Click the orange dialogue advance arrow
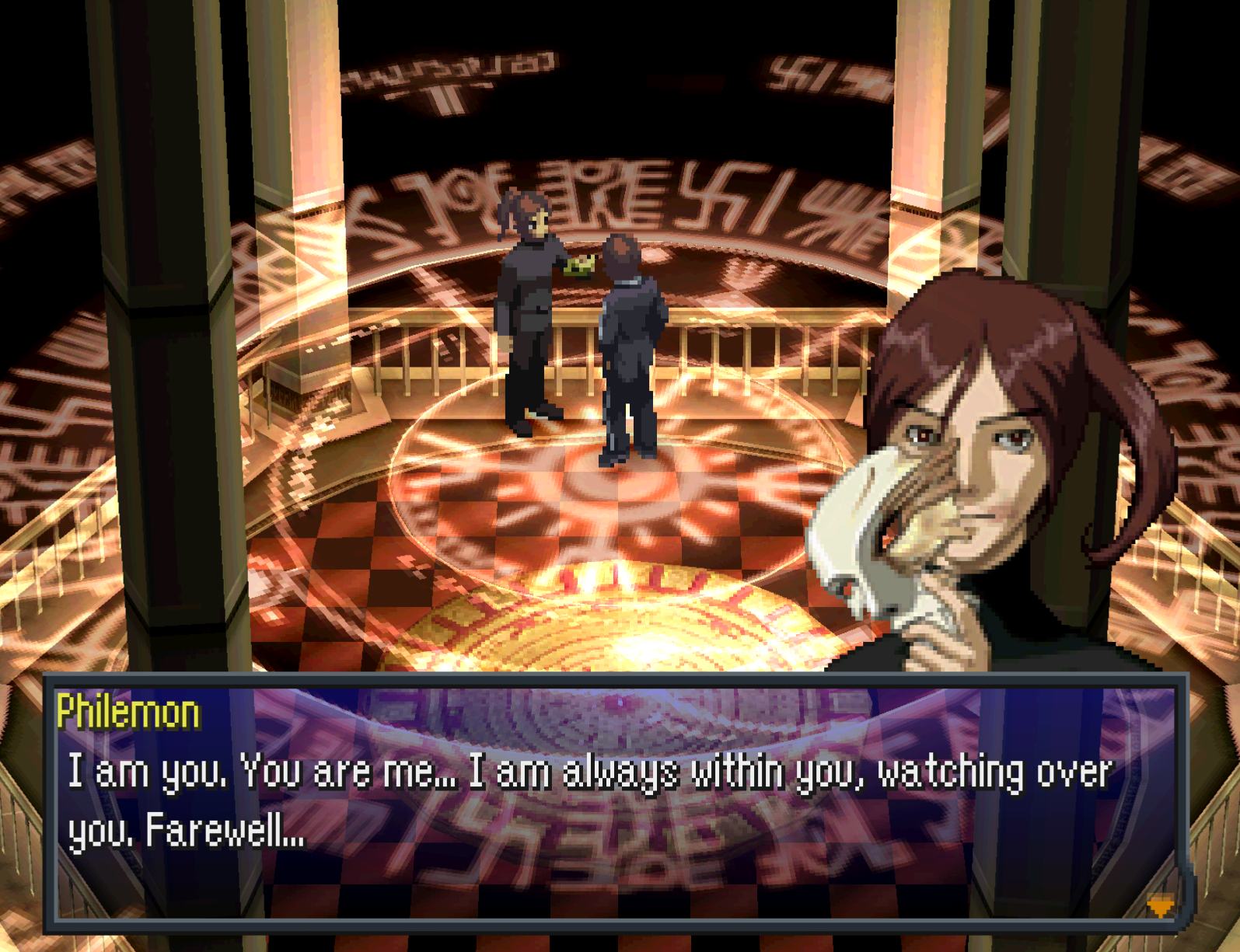1240x952 pixels. pos(1160,906)
